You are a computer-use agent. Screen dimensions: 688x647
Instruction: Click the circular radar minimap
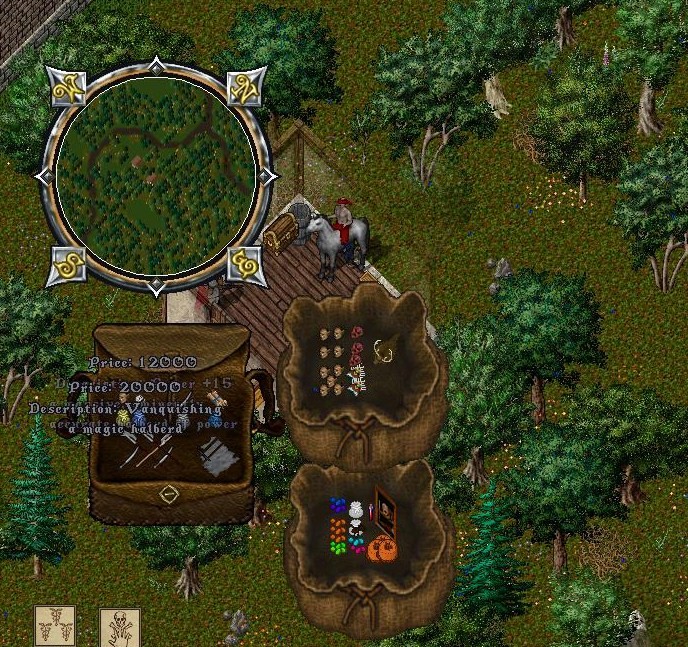coord(155,178)
